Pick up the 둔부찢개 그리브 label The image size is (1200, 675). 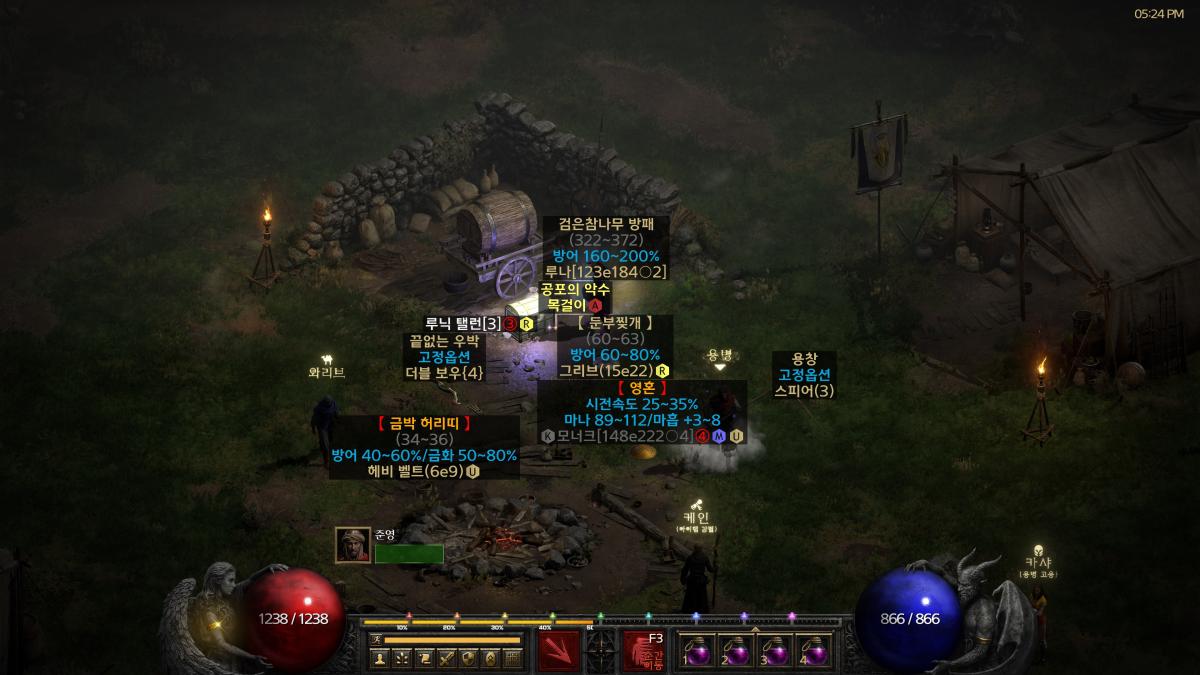point(614,346)
